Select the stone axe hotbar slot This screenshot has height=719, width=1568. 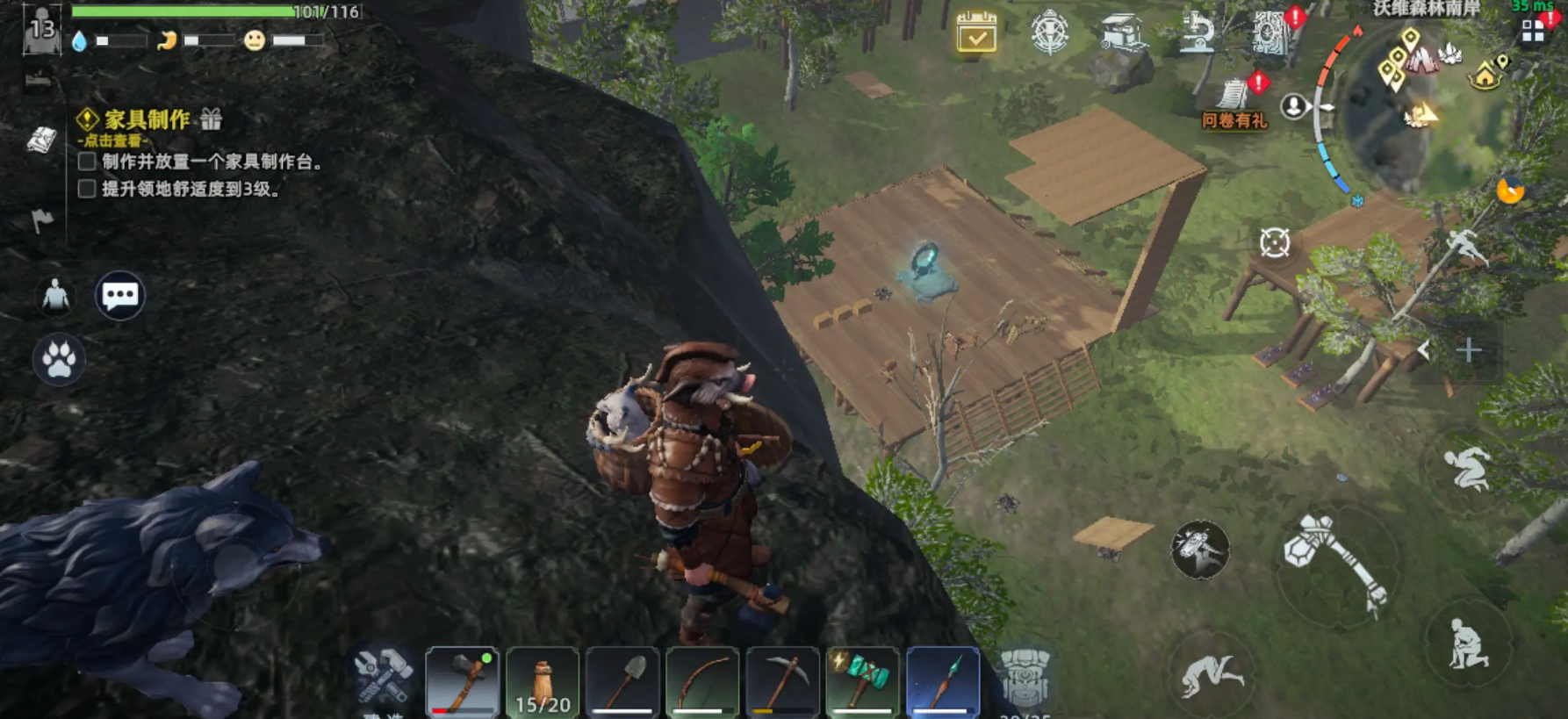point(463,681)
